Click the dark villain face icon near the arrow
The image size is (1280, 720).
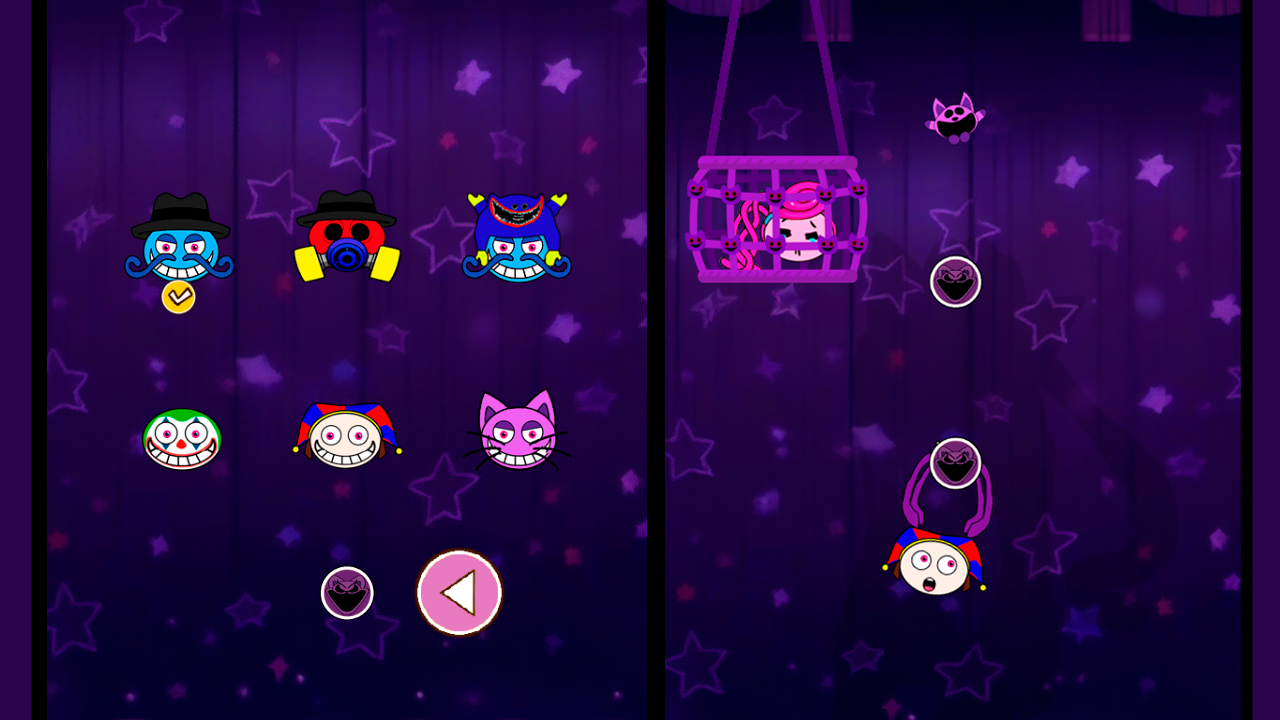click(x=347, y=591)
